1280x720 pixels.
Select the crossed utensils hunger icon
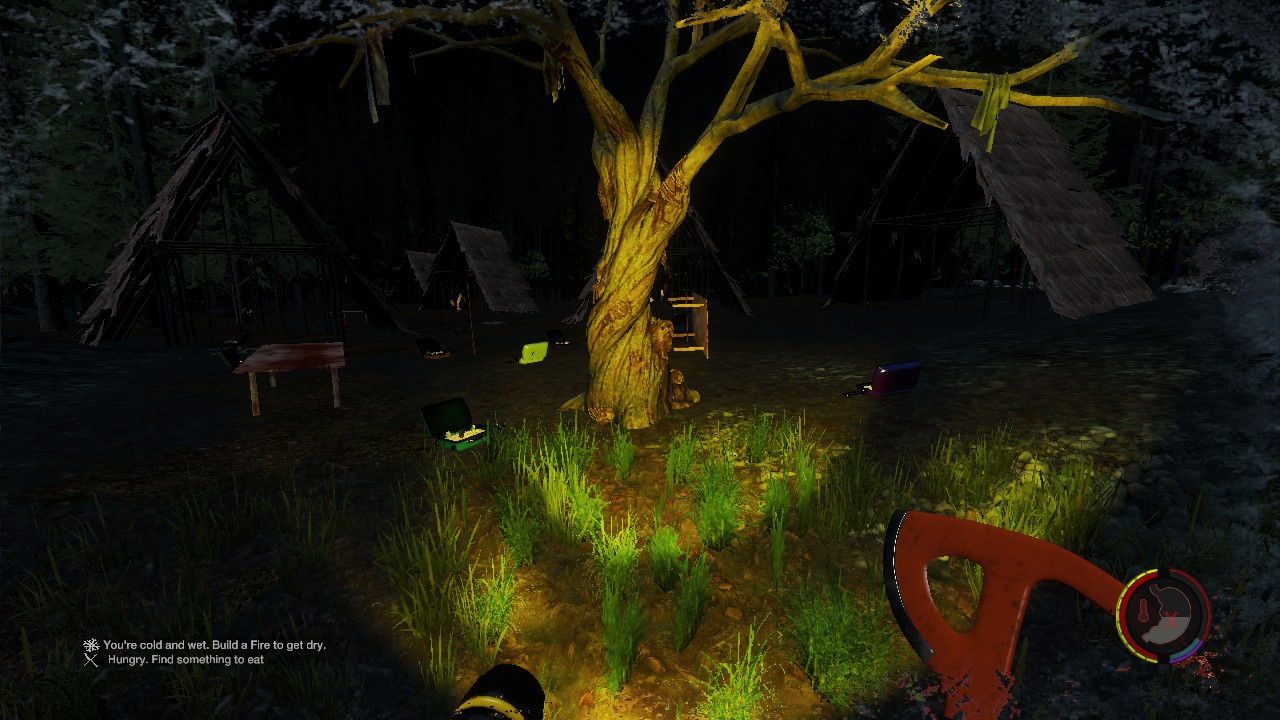coord(91,660)
